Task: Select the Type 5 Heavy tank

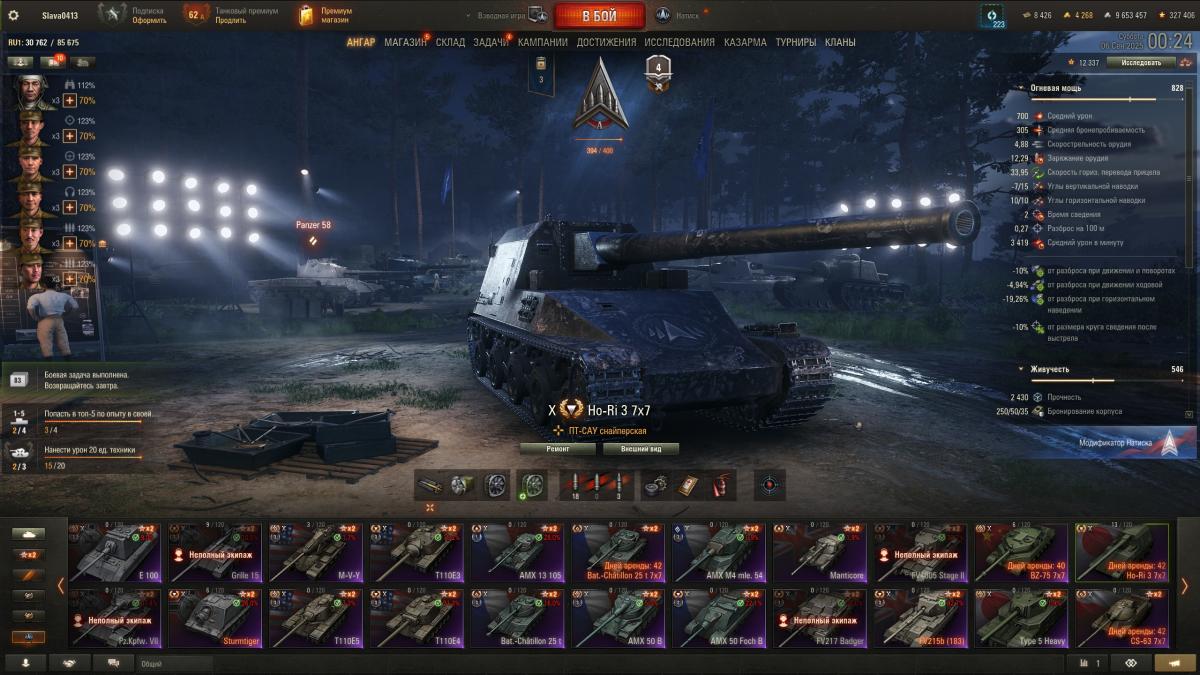Action: pos(1020,617)
